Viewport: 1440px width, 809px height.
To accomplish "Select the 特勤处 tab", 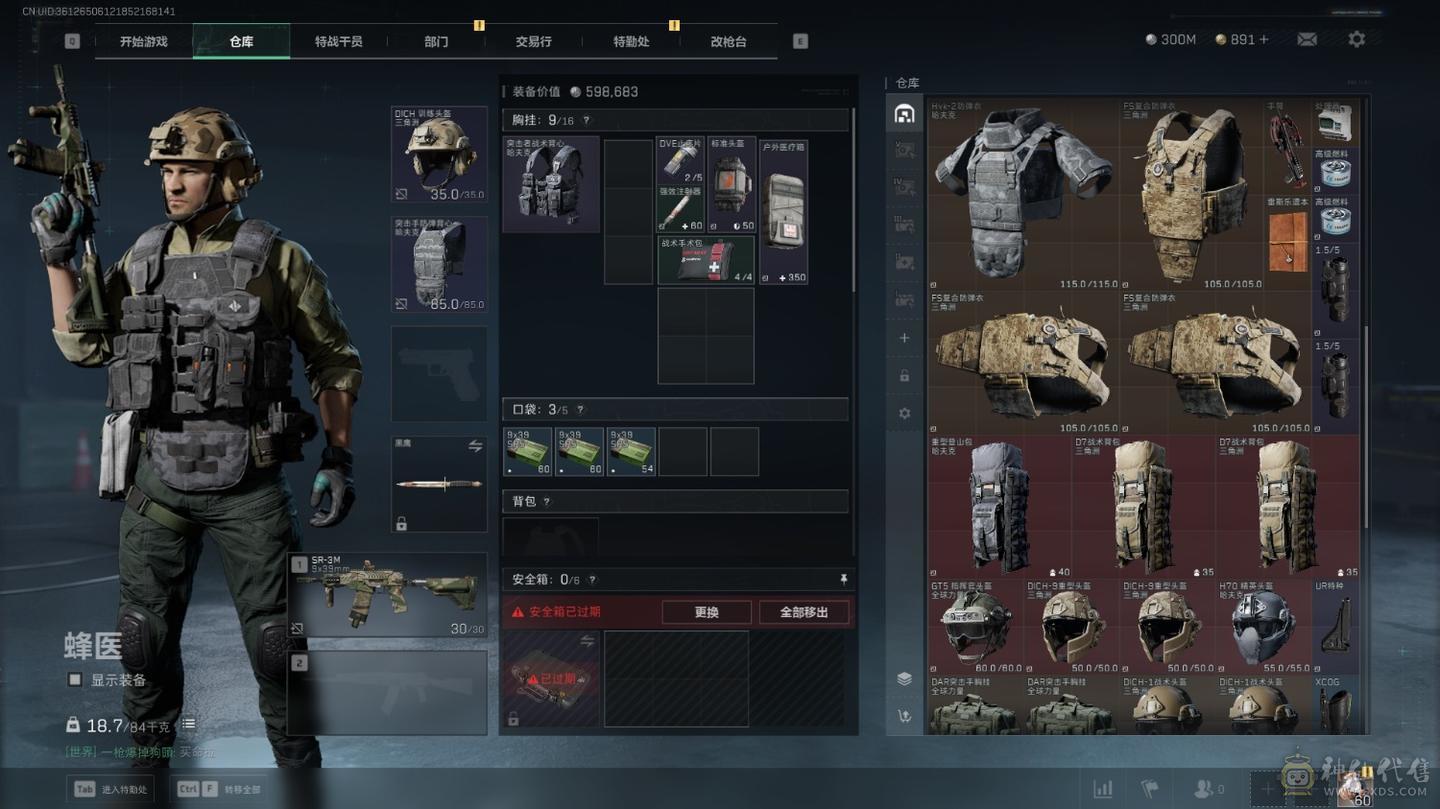I will click(x=631, y=42).
